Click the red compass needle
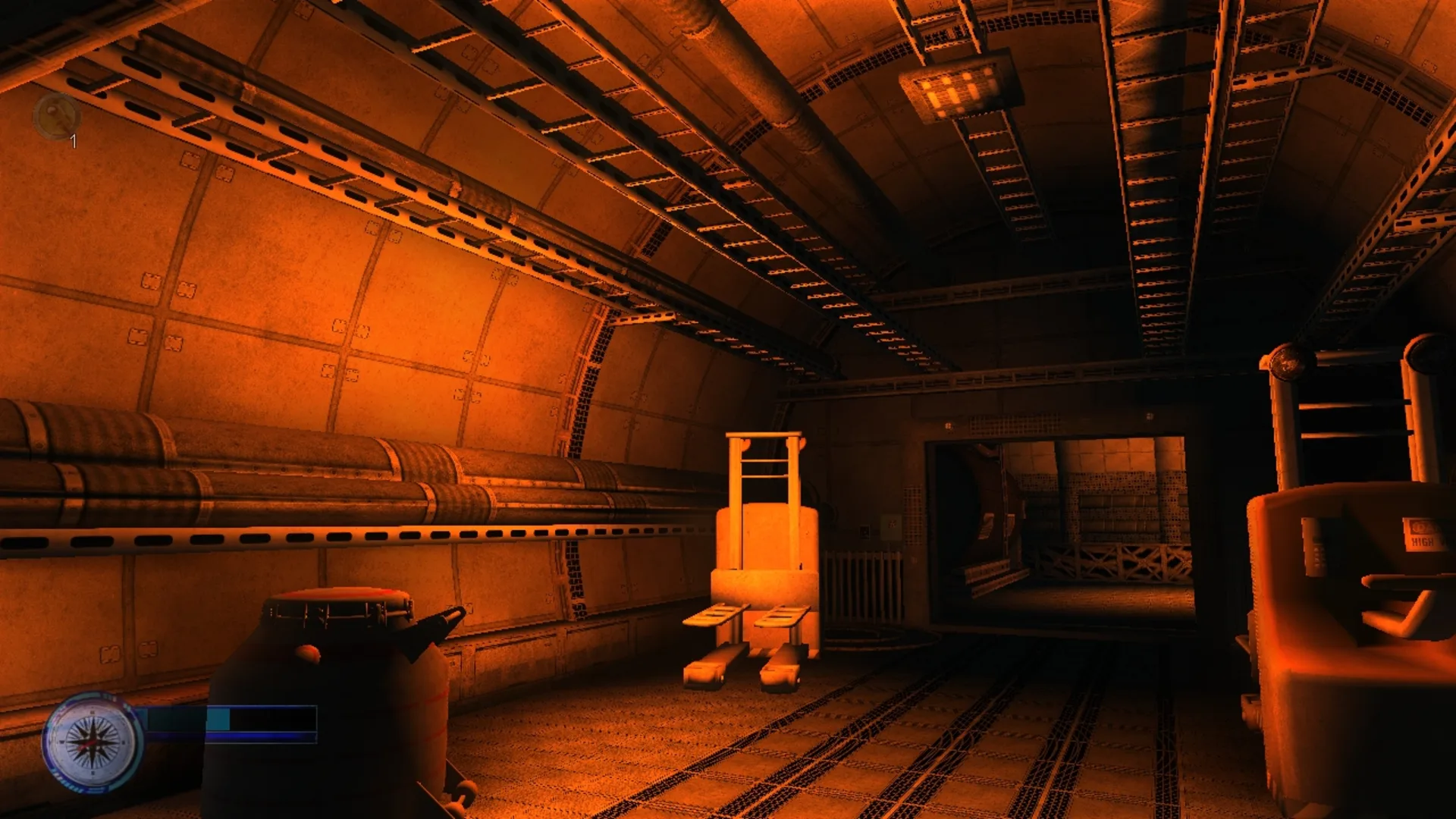The width and height of the screenshot is (1456, 819). tap(86, 747)
